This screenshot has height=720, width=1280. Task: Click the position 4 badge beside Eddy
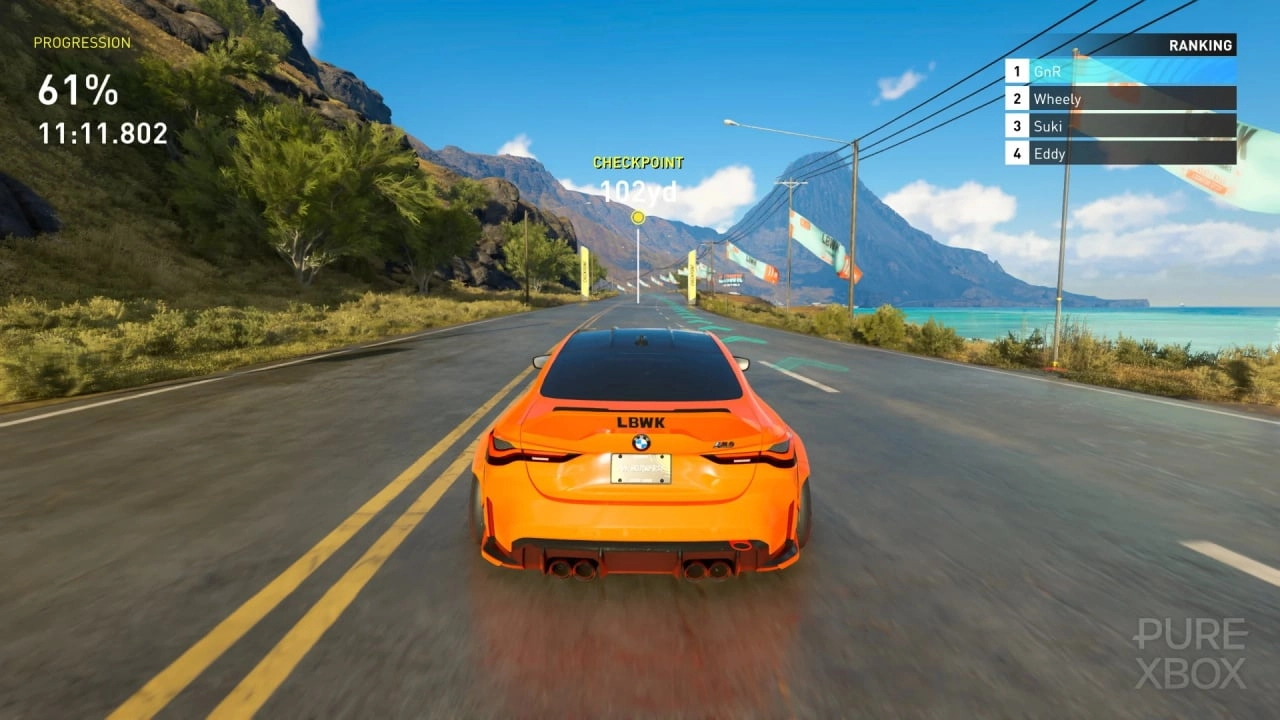(1017, 154)
